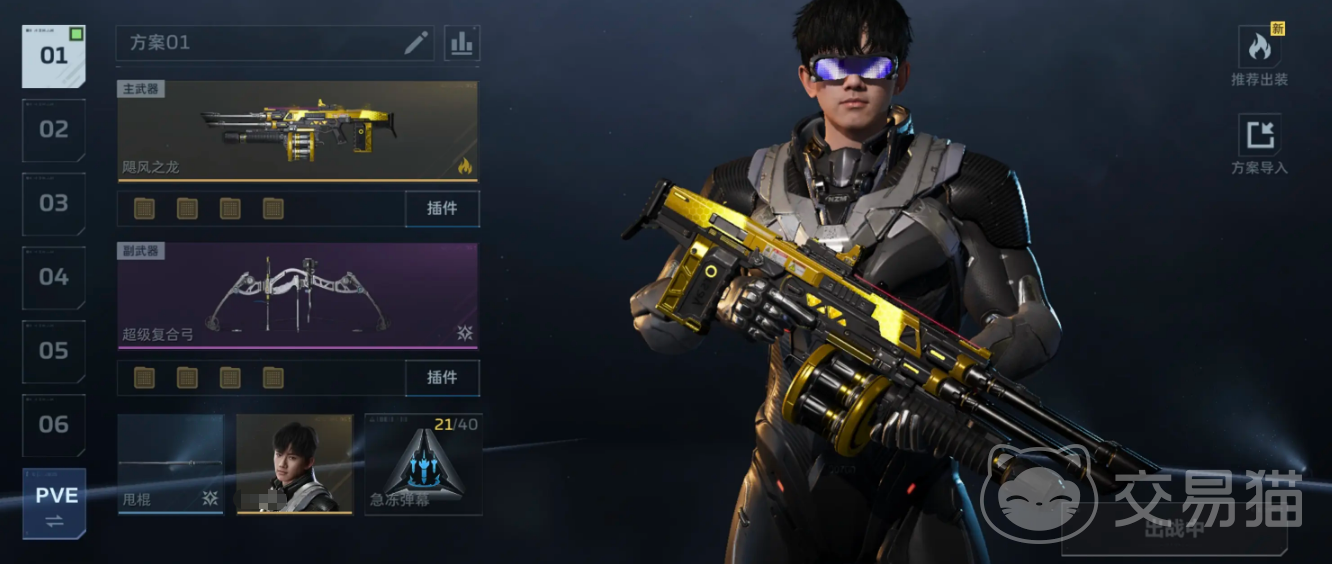
Task: Select loadout tab 01
Action: tap(54, 56)
